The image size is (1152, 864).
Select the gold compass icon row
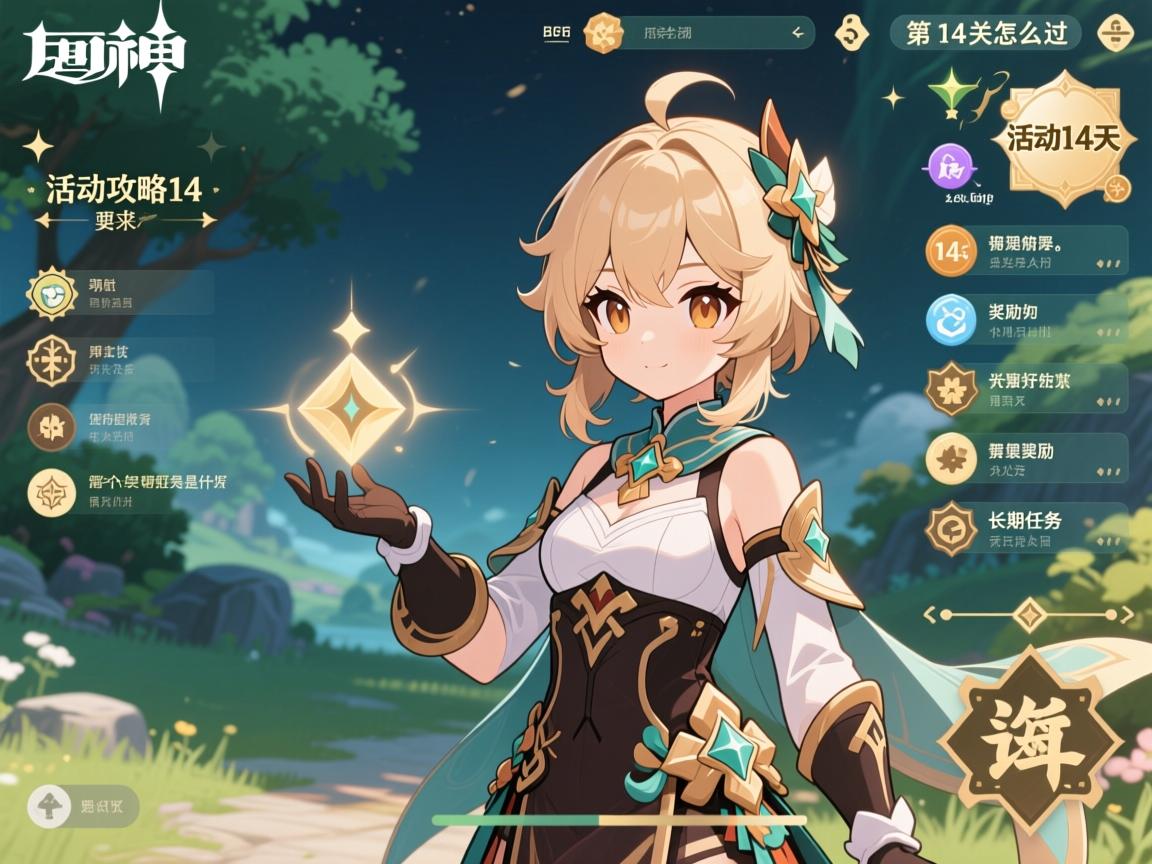[x=120, y=491]
